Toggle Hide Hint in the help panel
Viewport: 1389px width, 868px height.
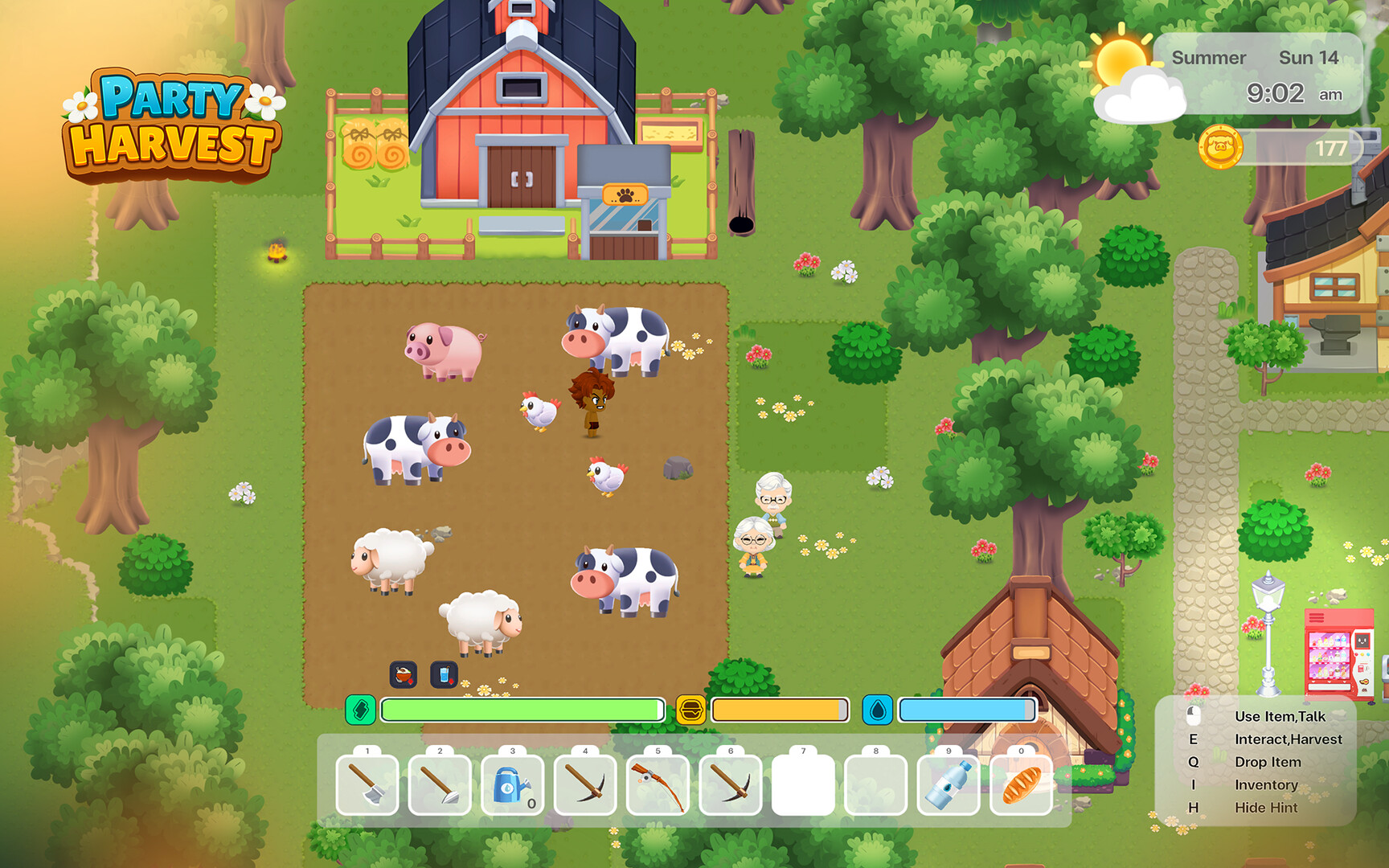(1268, 808)
